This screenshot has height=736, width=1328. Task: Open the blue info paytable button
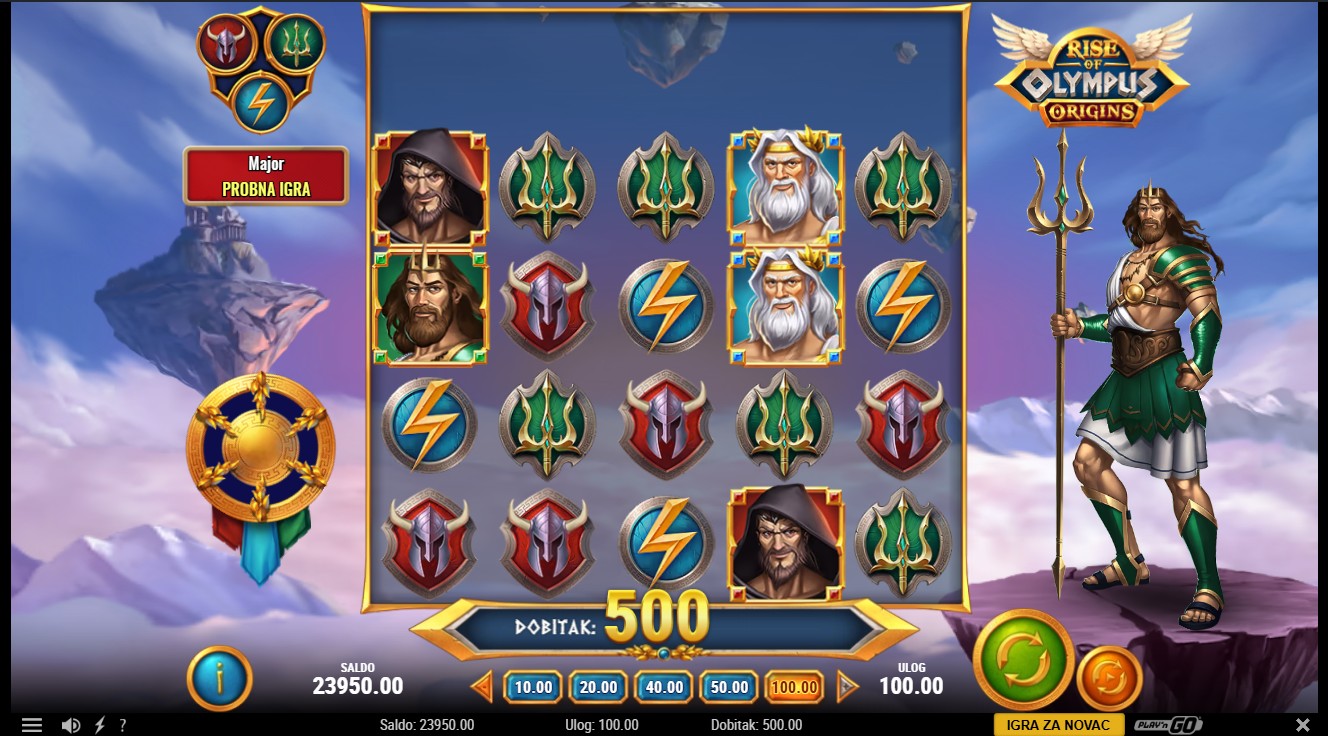pyautogui.click(x=219, y=678)
